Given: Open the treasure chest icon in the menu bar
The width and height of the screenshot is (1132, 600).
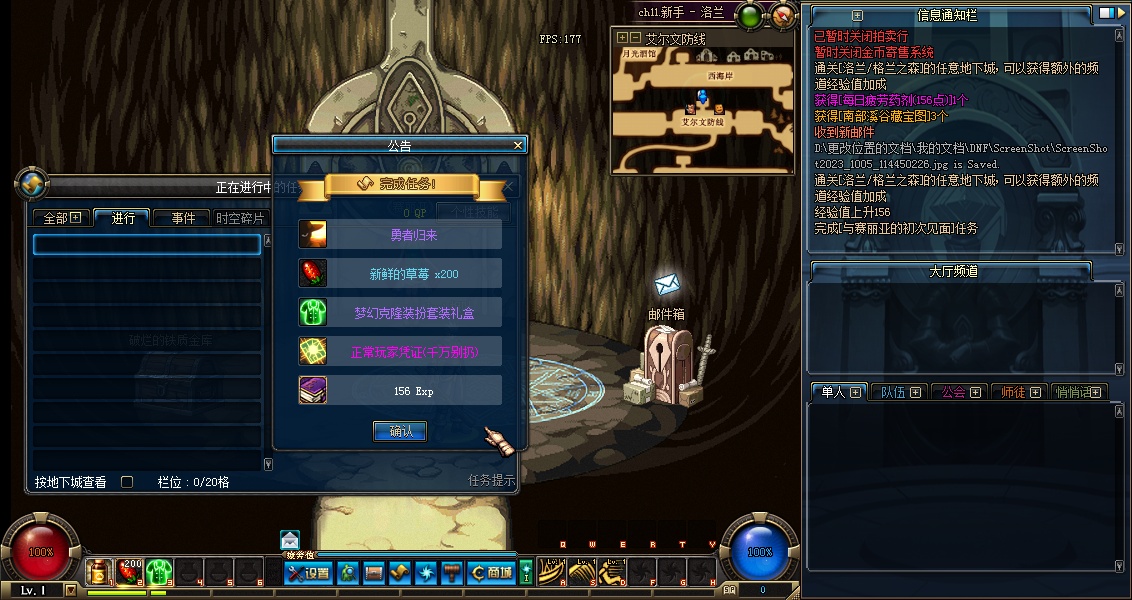Looking at the screenshot, I should pyautogui.click(x=373, y=573).
